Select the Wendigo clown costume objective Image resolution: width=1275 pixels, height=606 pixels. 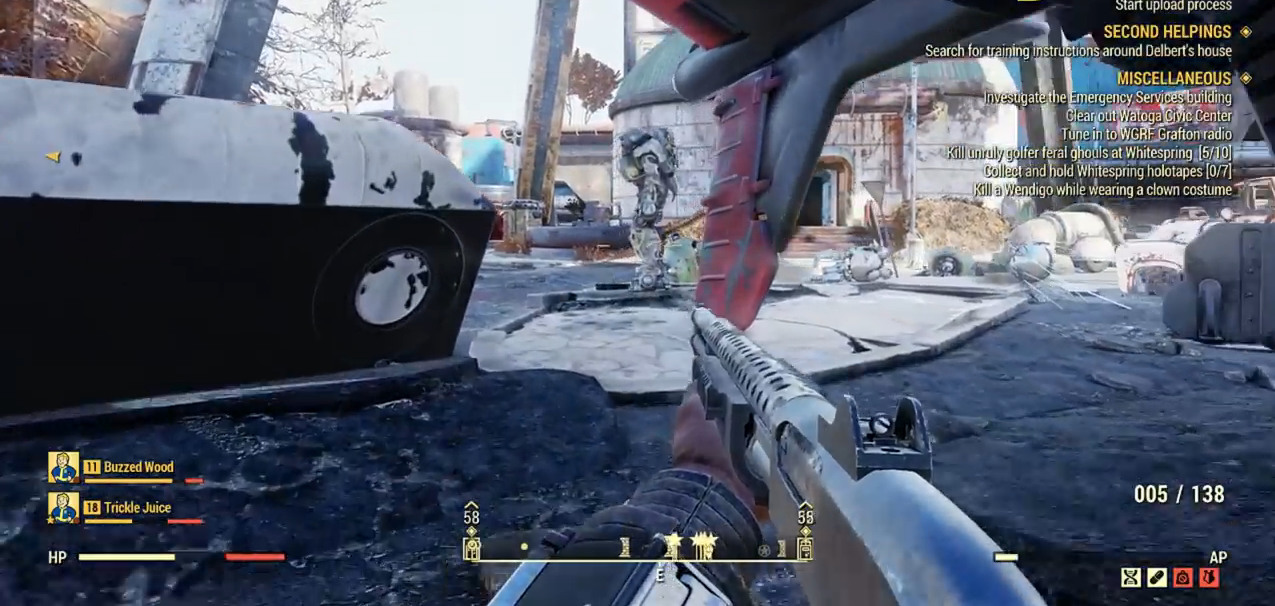(x=1103, y=189)
